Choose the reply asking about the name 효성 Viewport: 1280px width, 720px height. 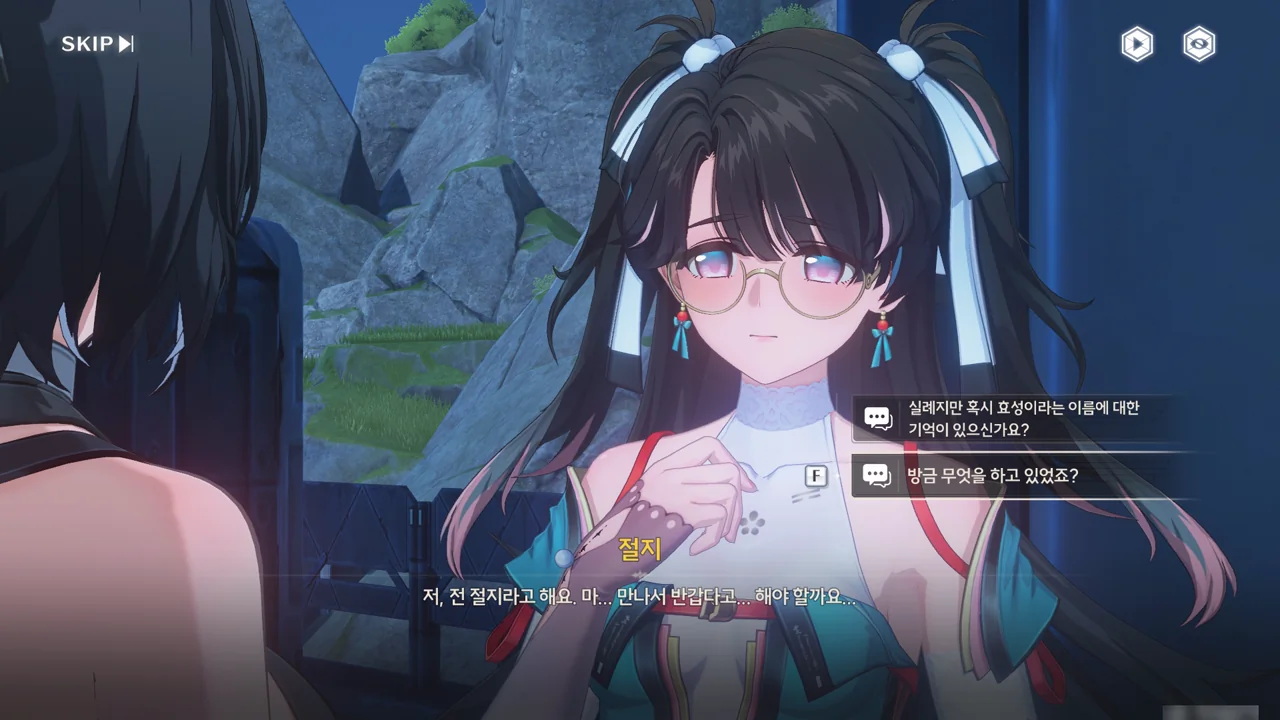coord(1022,419)
